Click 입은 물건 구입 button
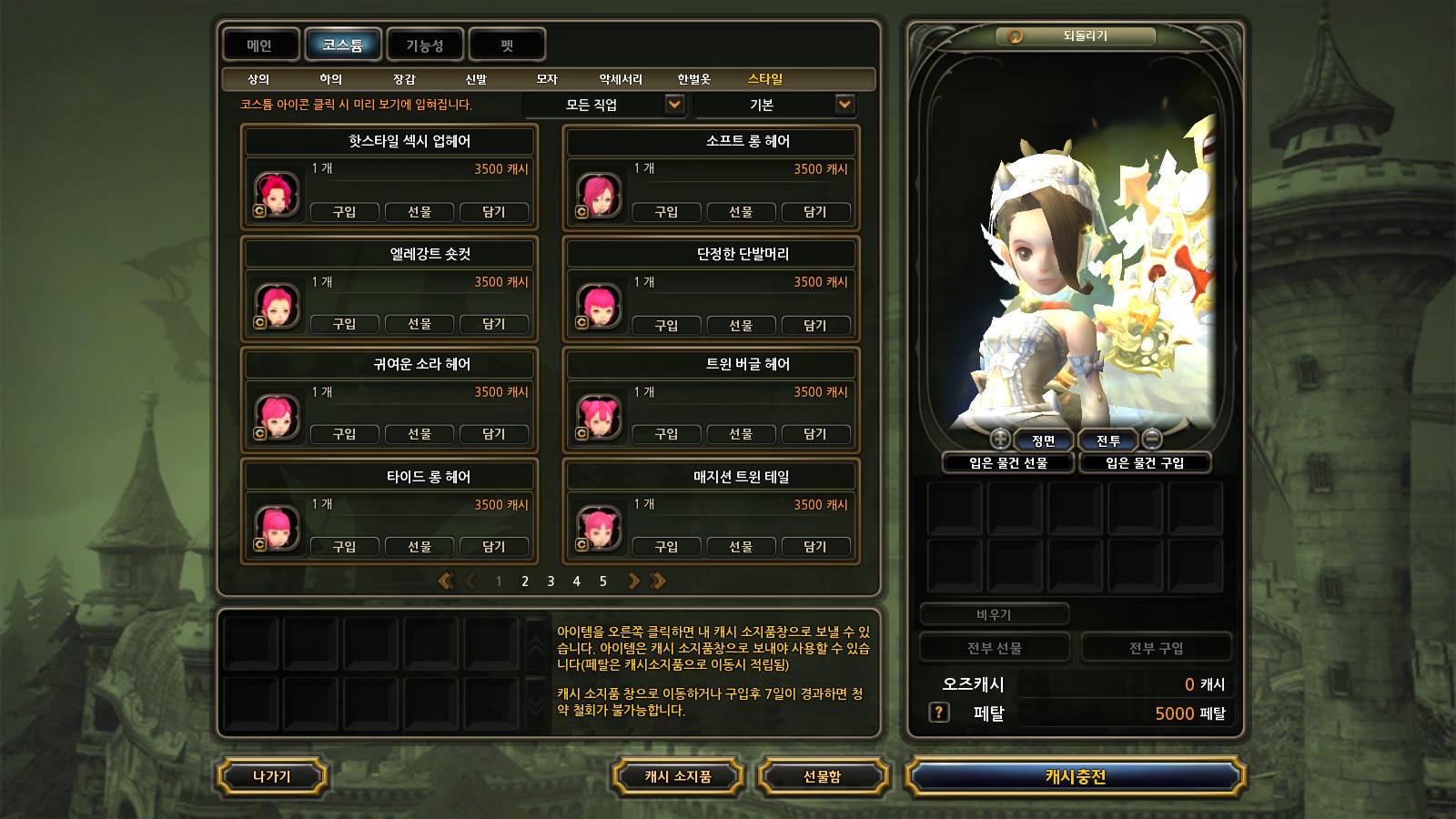This screenshot has height=819, width=1456. tap(1144, 463)
